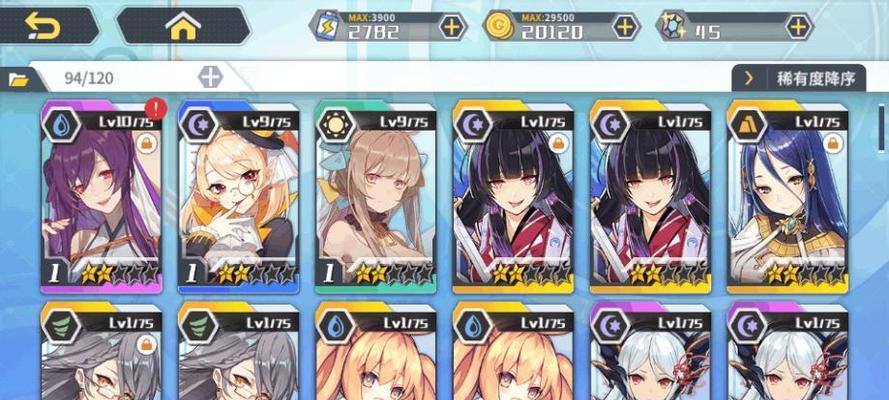Choose the blonde glasses girl Lv9 card
This screenshot has height=400, width=889.
(239, 197)
